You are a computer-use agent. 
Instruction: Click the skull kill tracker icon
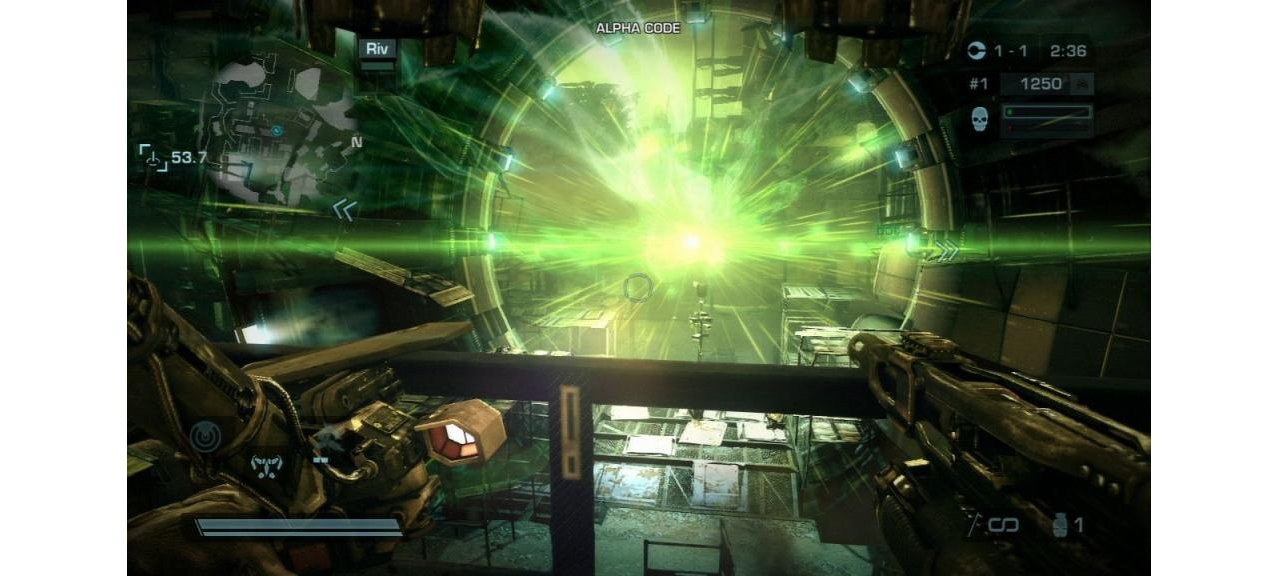[980, 119]
